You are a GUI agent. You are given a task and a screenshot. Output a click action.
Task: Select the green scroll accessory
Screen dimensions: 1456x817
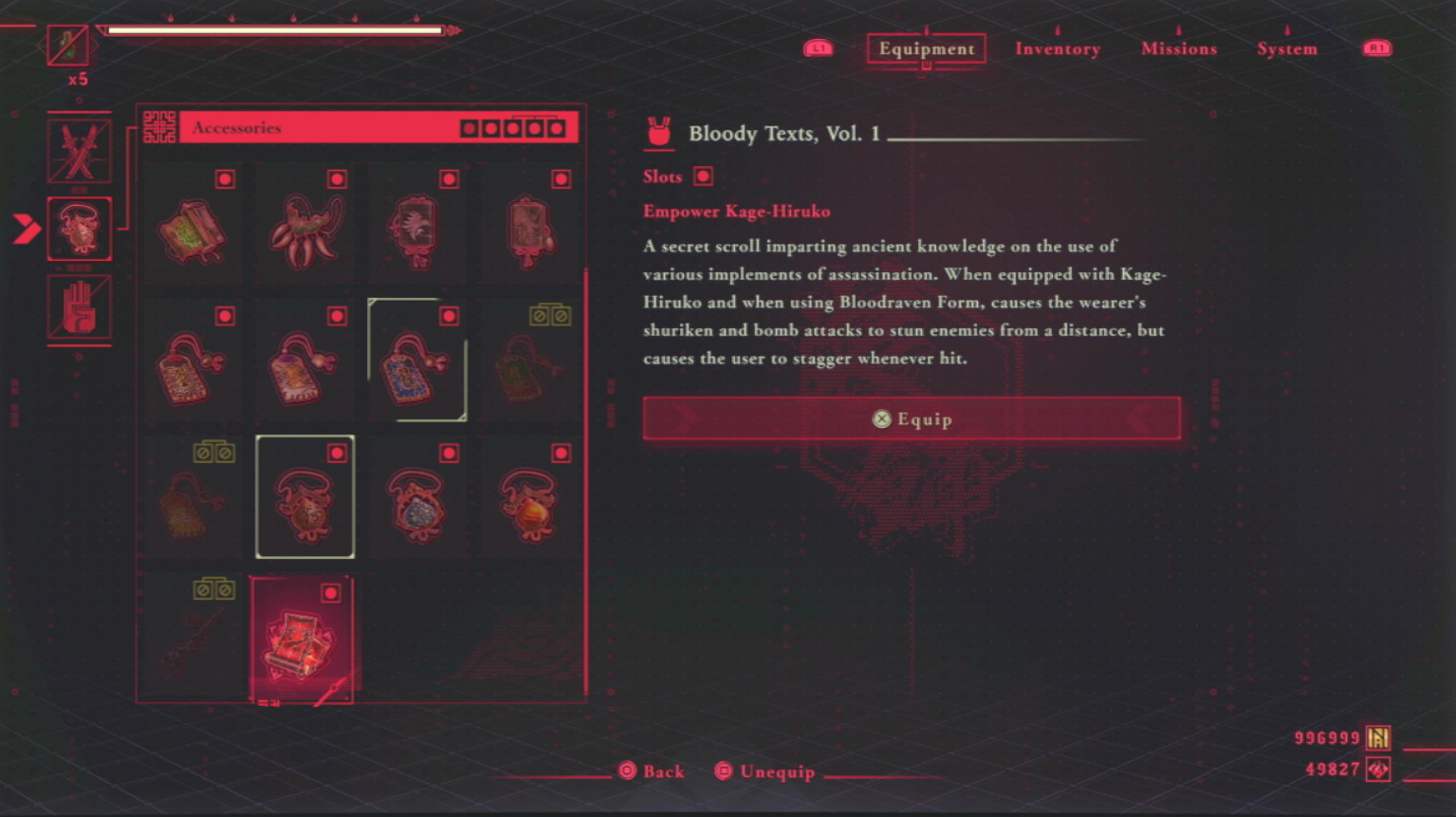pos(193,229)
